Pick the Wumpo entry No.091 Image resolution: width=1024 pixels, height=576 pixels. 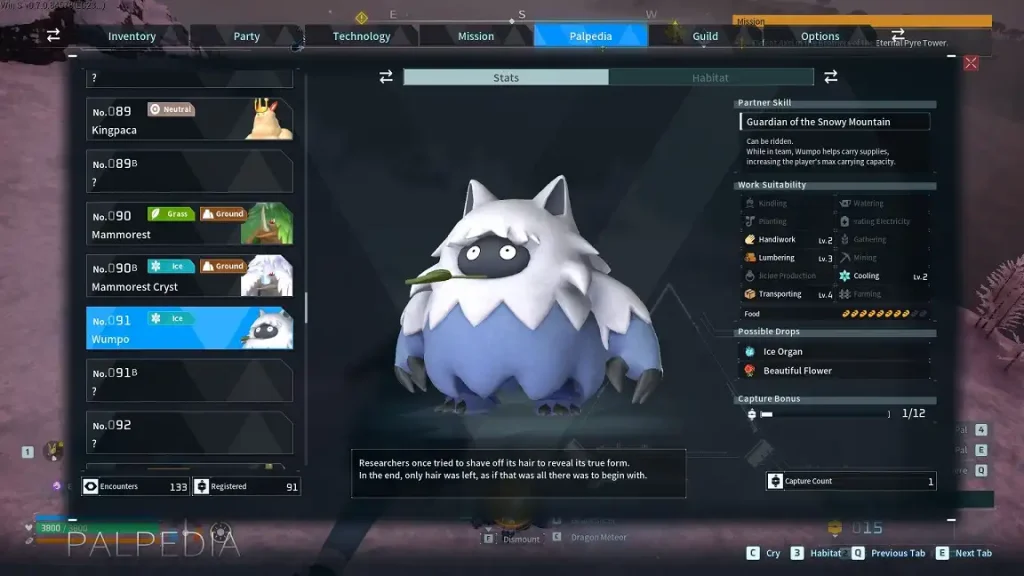189,328
